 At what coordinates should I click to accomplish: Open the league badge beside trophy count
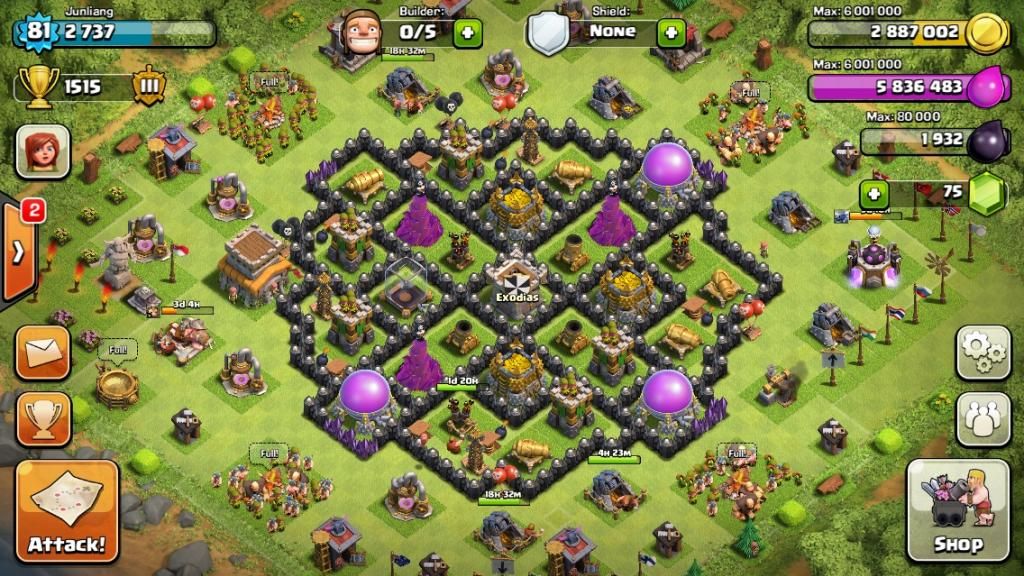(148, 87)
